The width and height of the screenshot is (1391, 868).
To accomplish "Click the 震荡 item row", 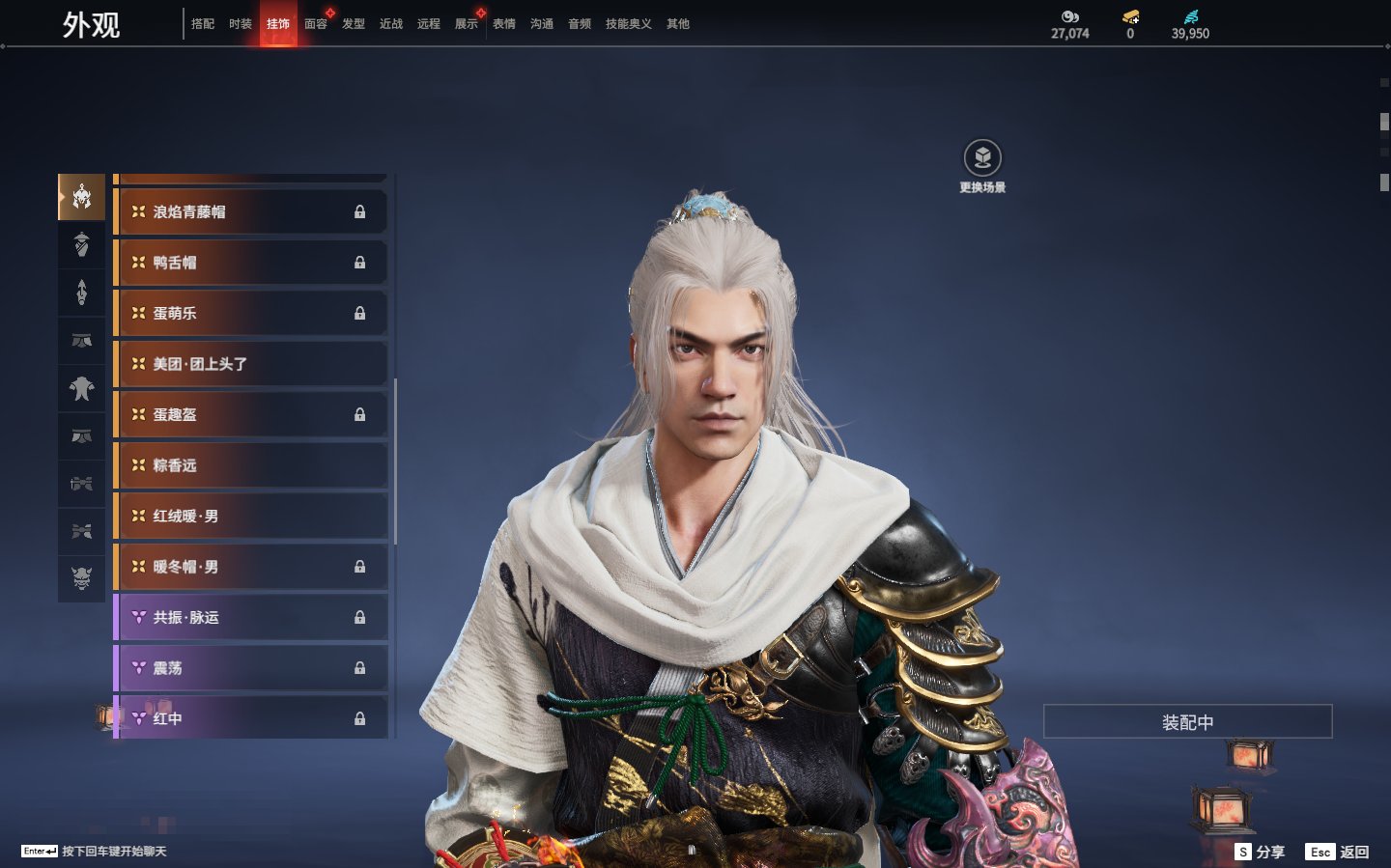I will (x=251, y=668).
